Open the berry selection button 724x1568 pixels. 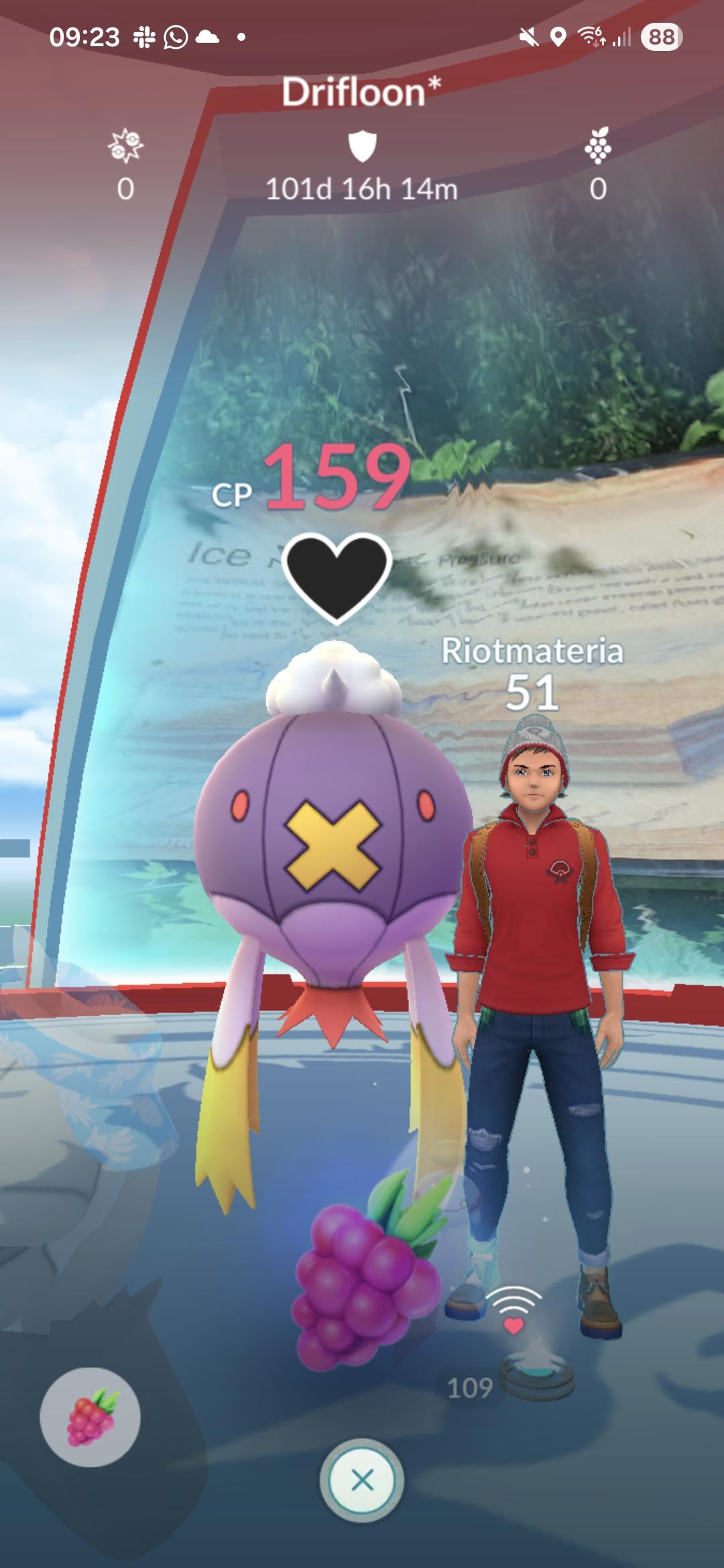90,1417
